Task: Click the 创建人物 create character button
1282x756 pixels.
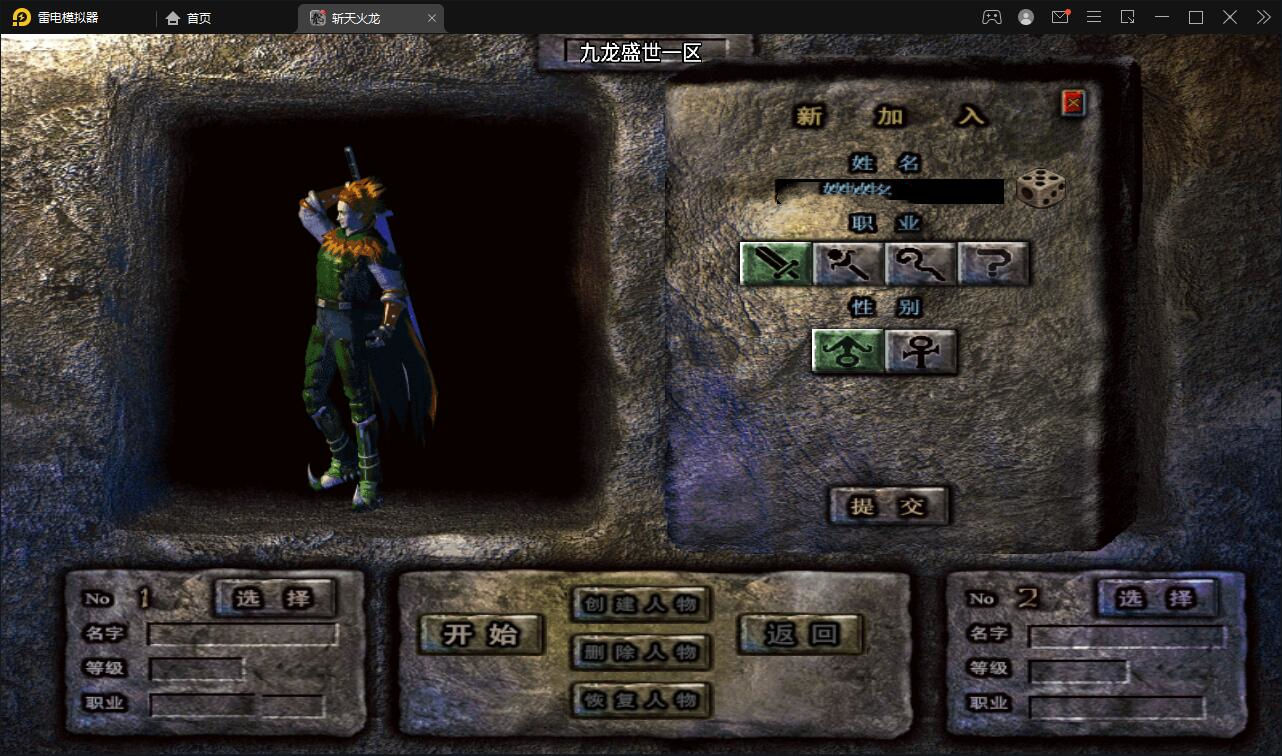Action: pos(640,604)
